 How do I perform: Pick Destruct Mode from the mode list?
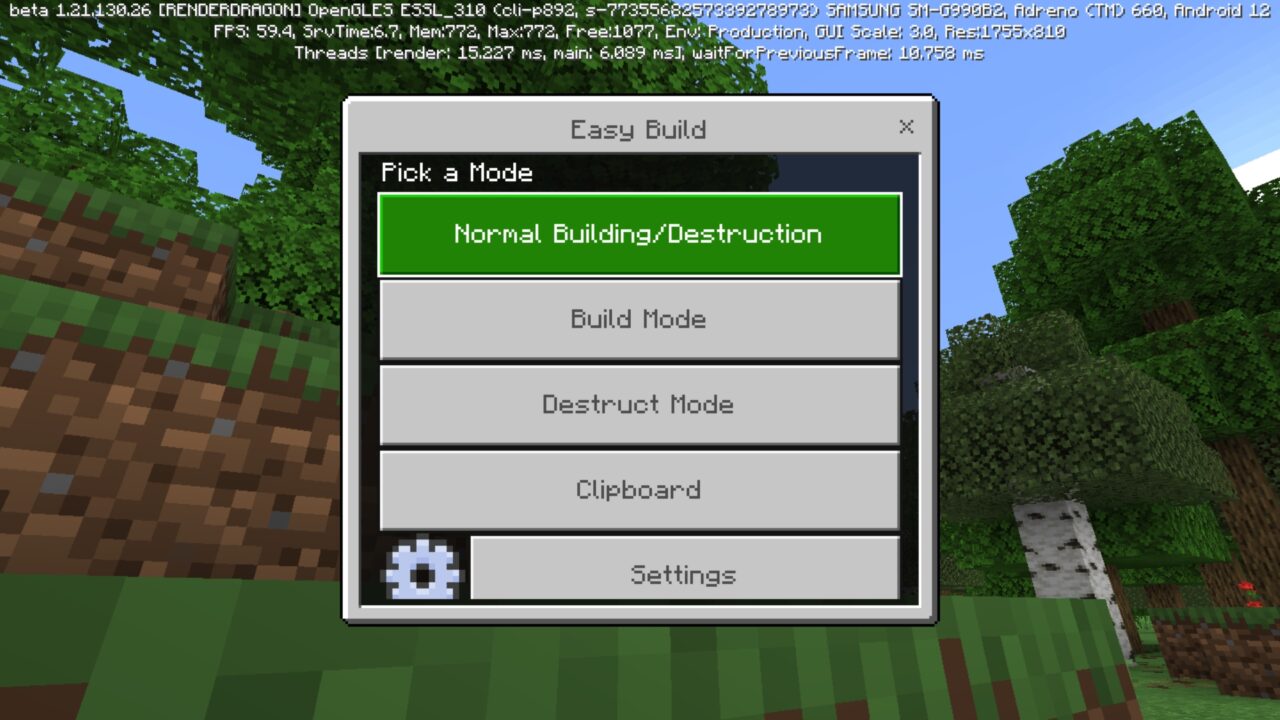[x=640, y=404]
